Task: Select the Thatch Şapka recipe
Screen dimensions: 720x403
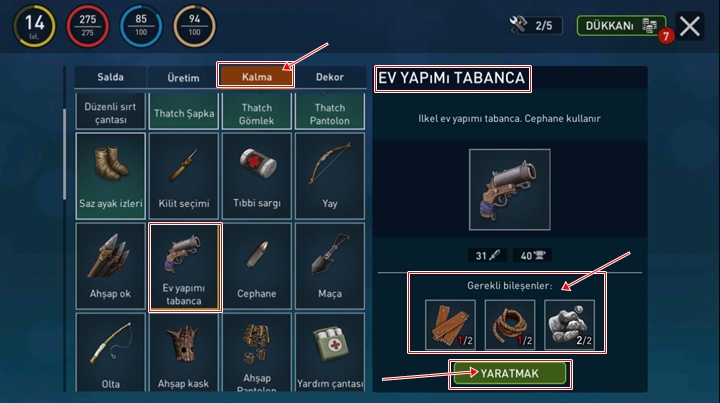Action: pos(184,112)
